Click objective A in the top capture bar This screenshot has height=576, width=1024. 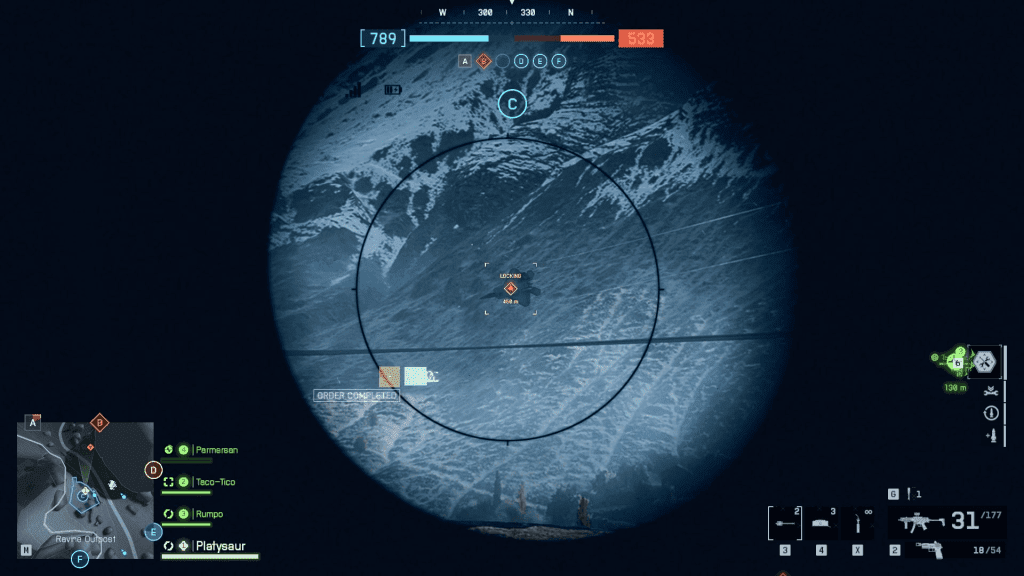point(465,61)
